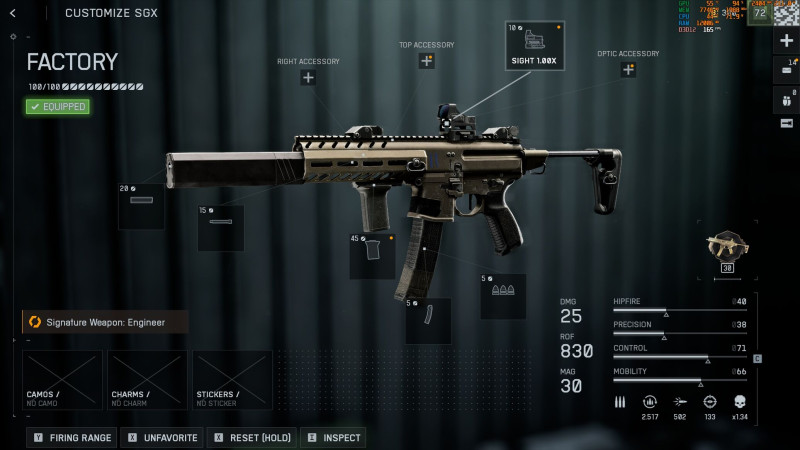Image resolution: width=800 pixels, height=450 pixels.
Task: Add a right accessory attachment
Action: pos(308,78)
